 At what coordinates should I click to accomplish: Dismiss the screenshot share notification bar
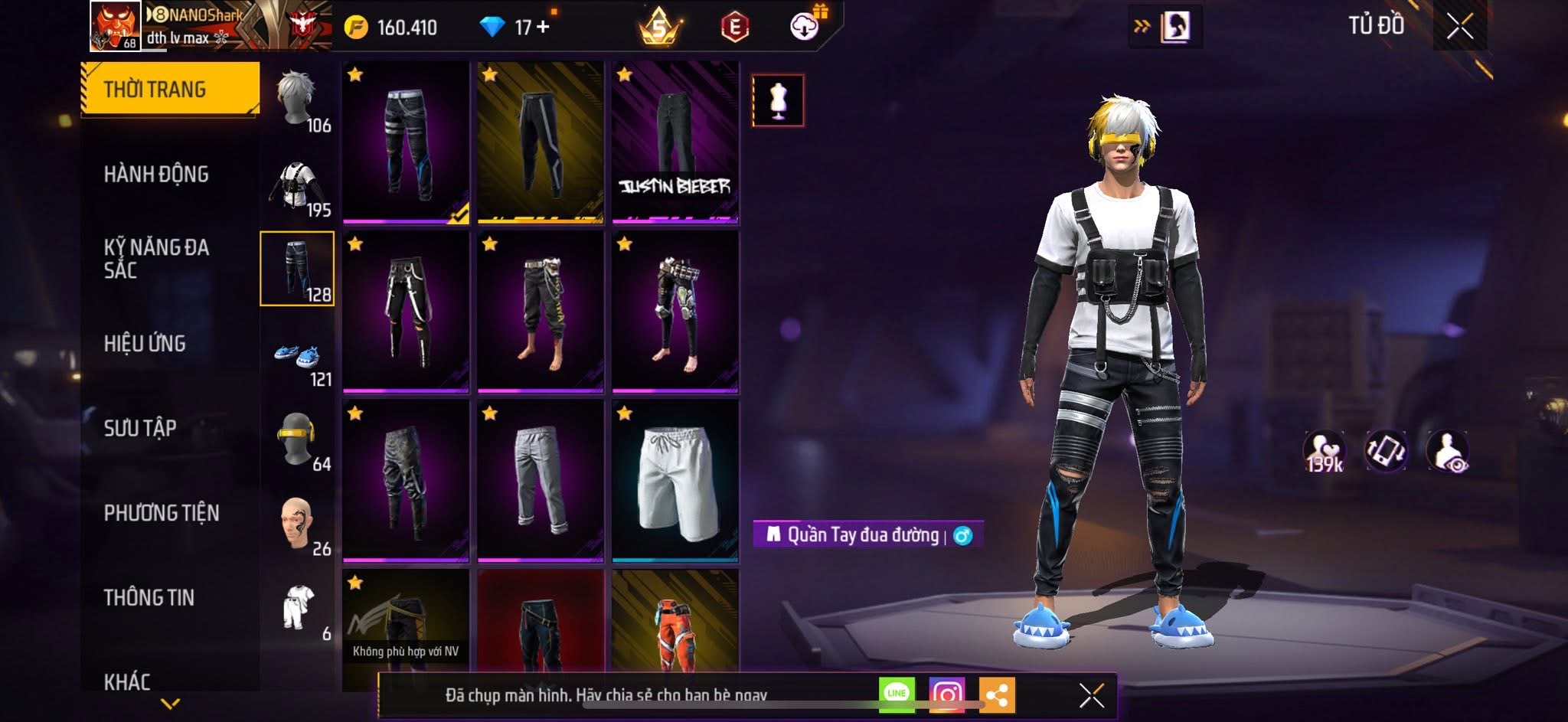point(1091,695)
